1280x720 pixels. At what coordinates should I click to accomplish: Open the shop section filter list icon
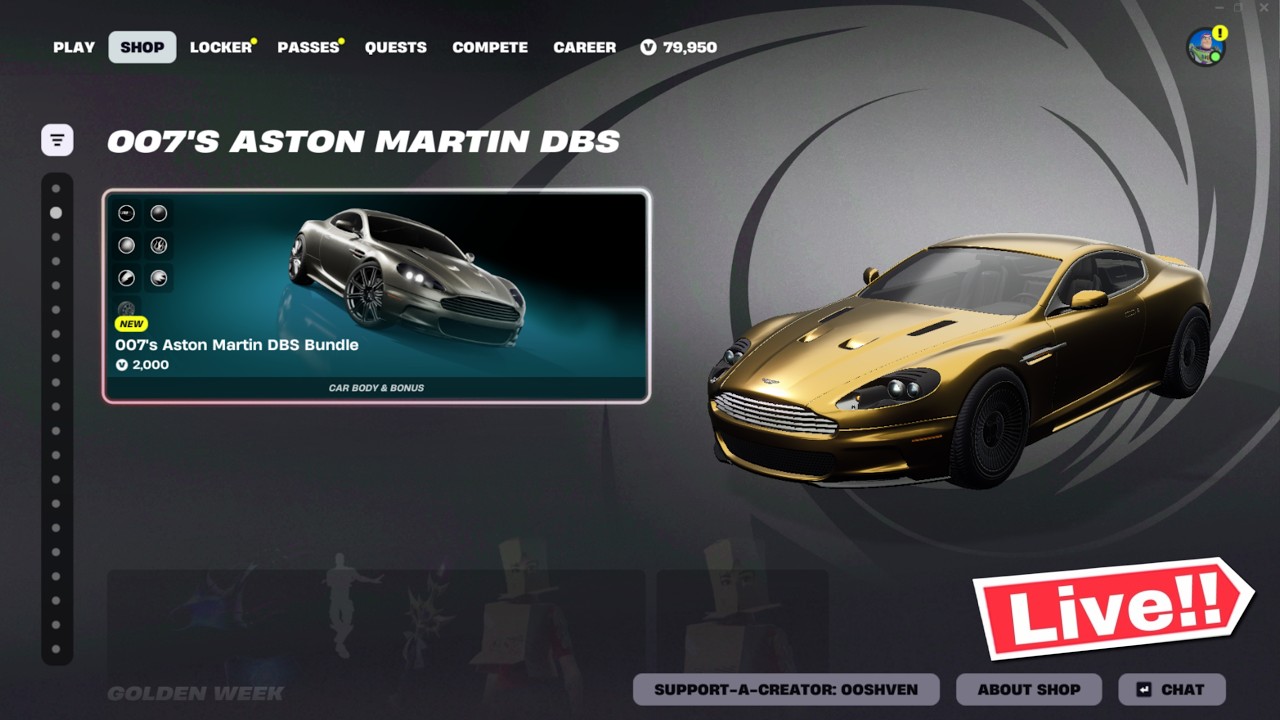pyautogui.click(x=57, y=140)
